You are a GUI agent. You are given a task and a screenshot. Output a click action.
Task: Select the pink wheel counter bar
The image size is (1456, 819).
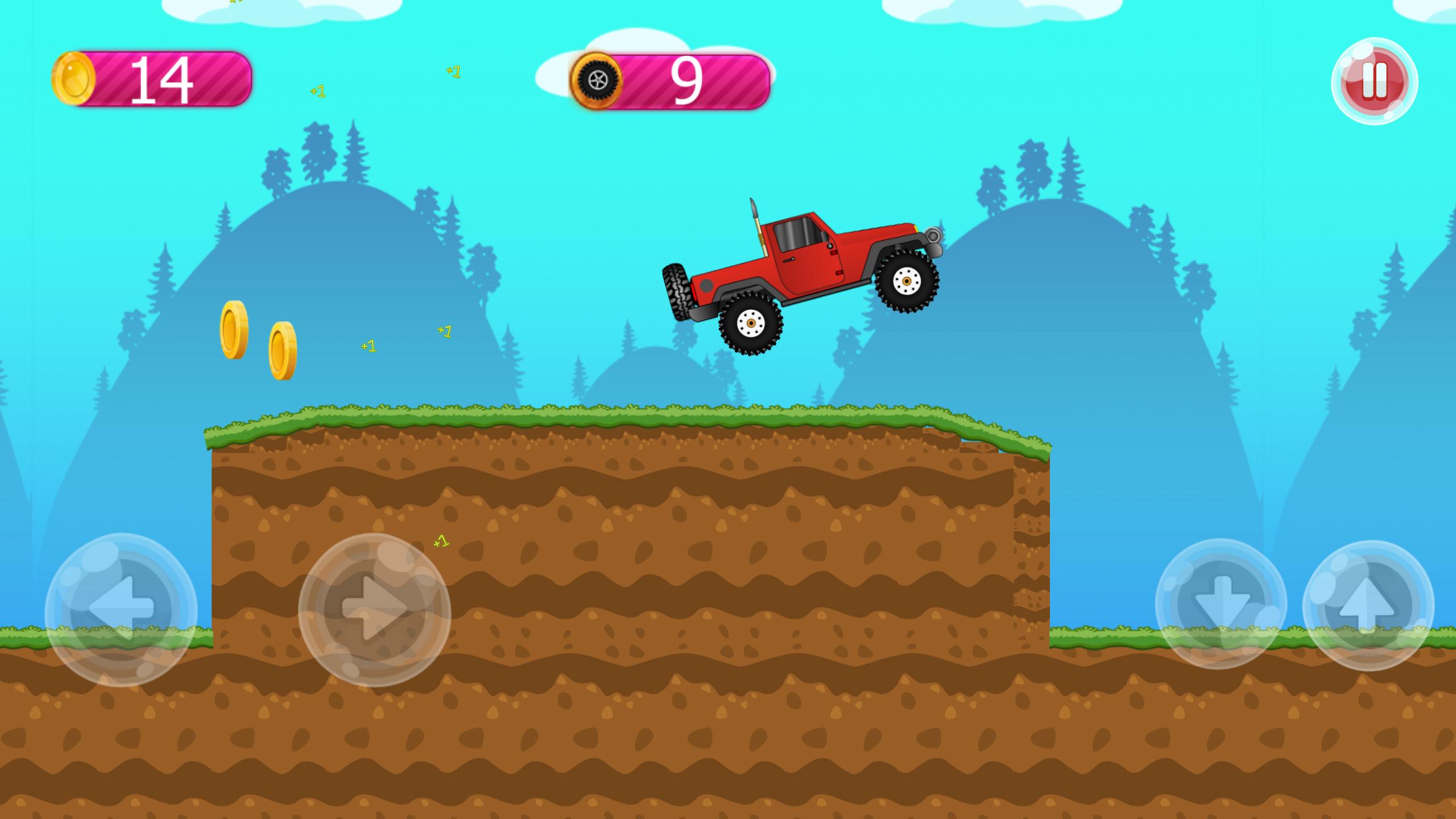[694, 80]
